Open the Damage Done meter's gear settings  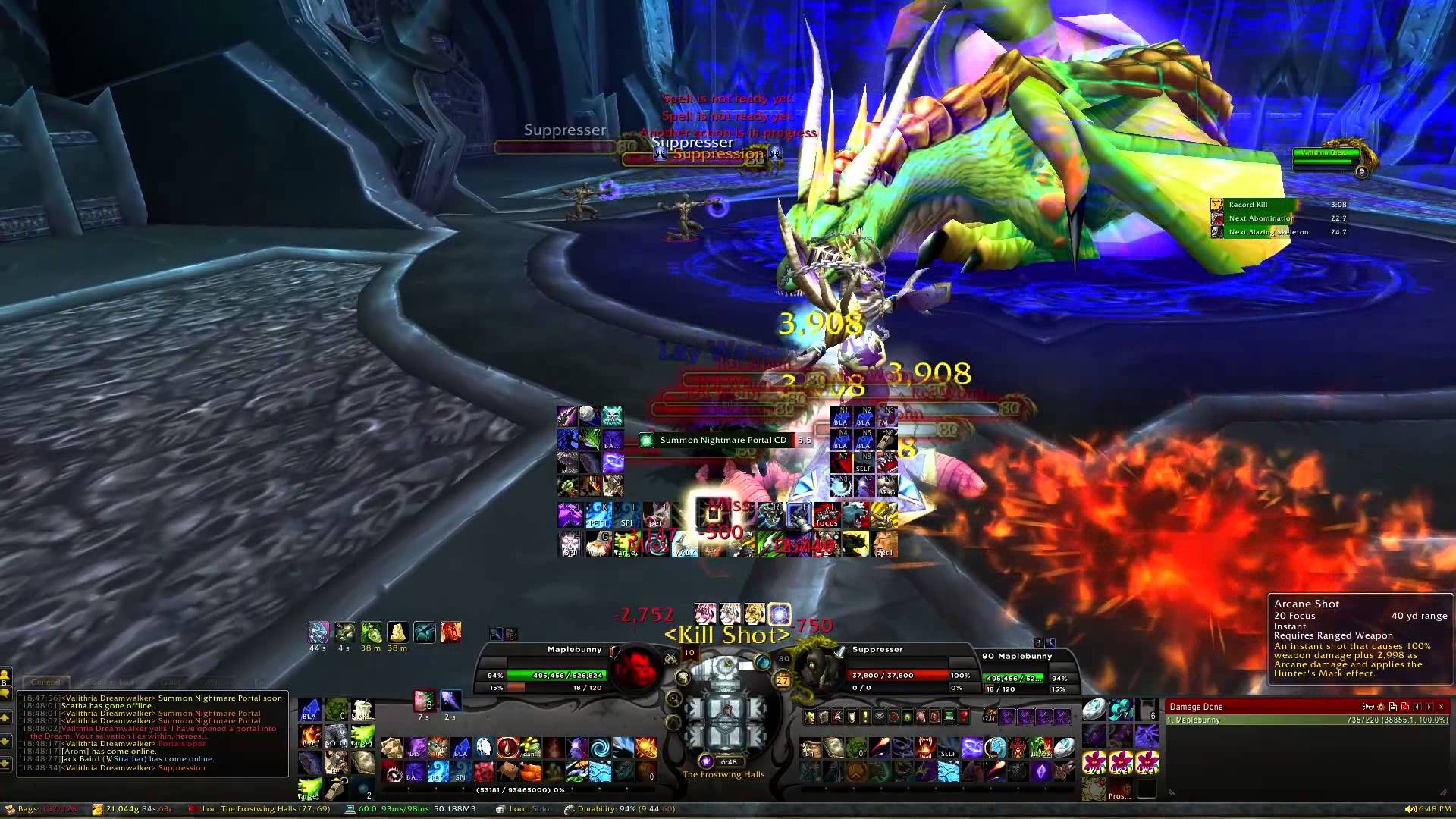(x=1380, y=707)
